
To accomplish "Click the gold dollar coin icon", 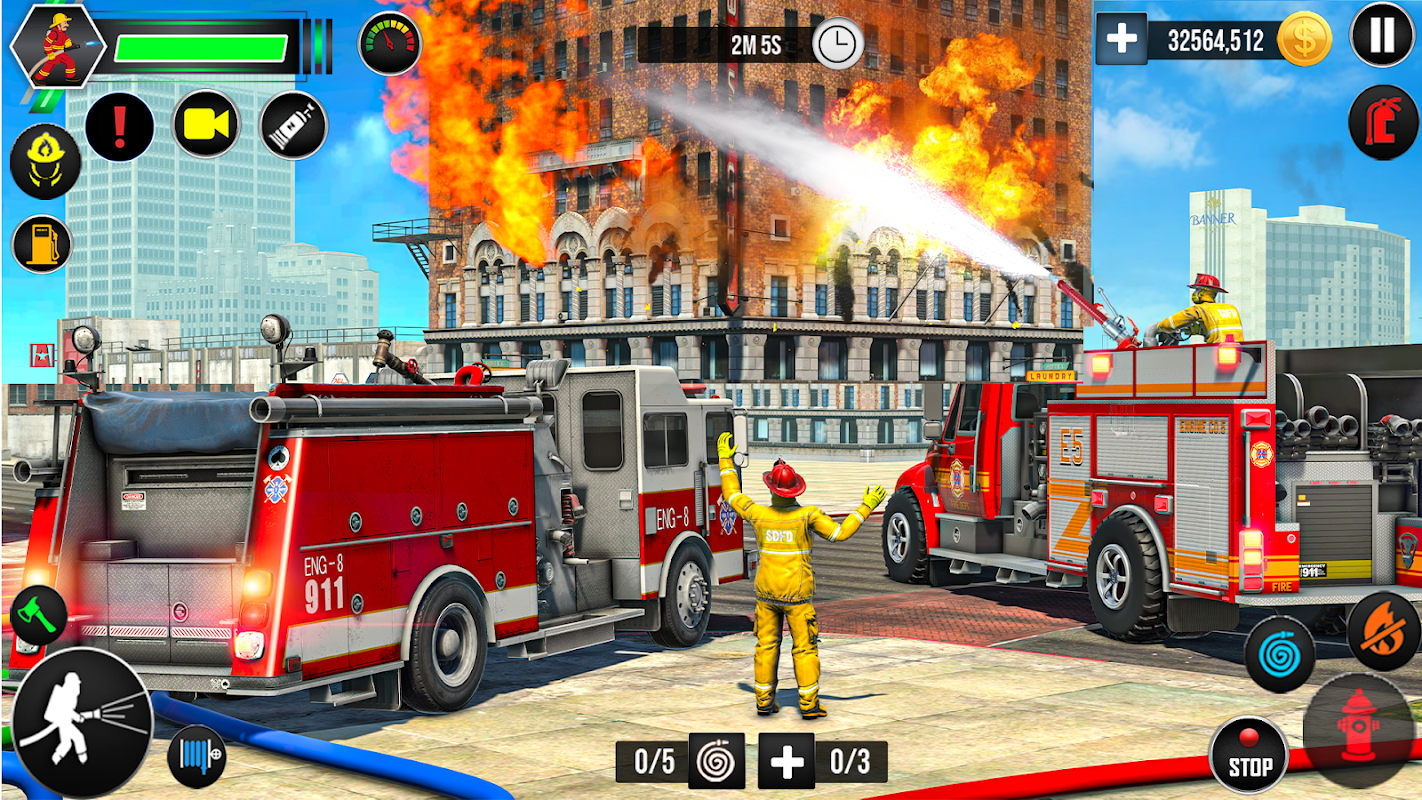I will (x=1304, y=40).
